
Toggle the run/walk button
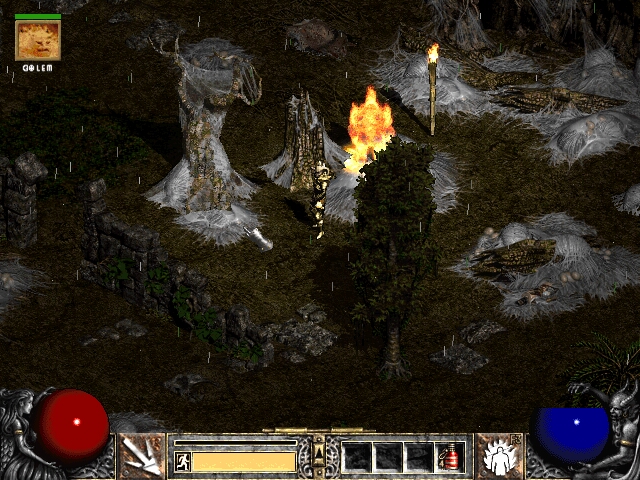pyautogui.click(x=182, y=461)
